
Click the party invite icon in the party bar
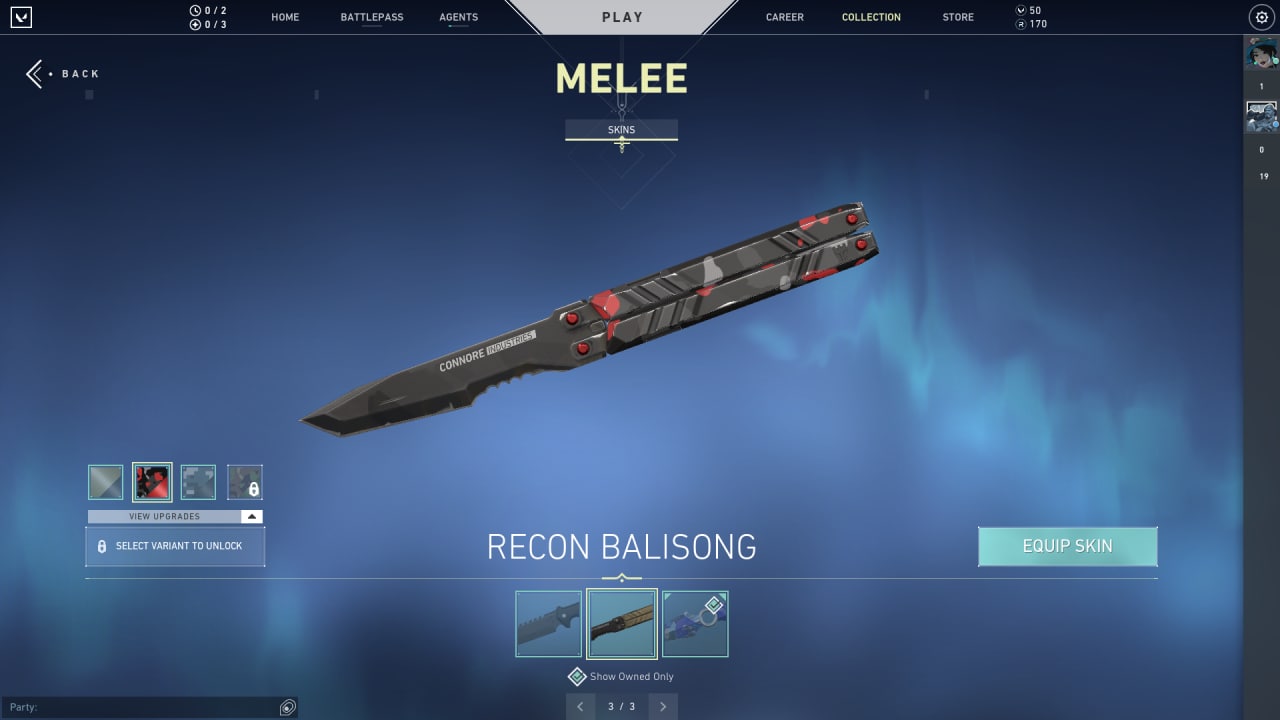click(x=287, y=707)
